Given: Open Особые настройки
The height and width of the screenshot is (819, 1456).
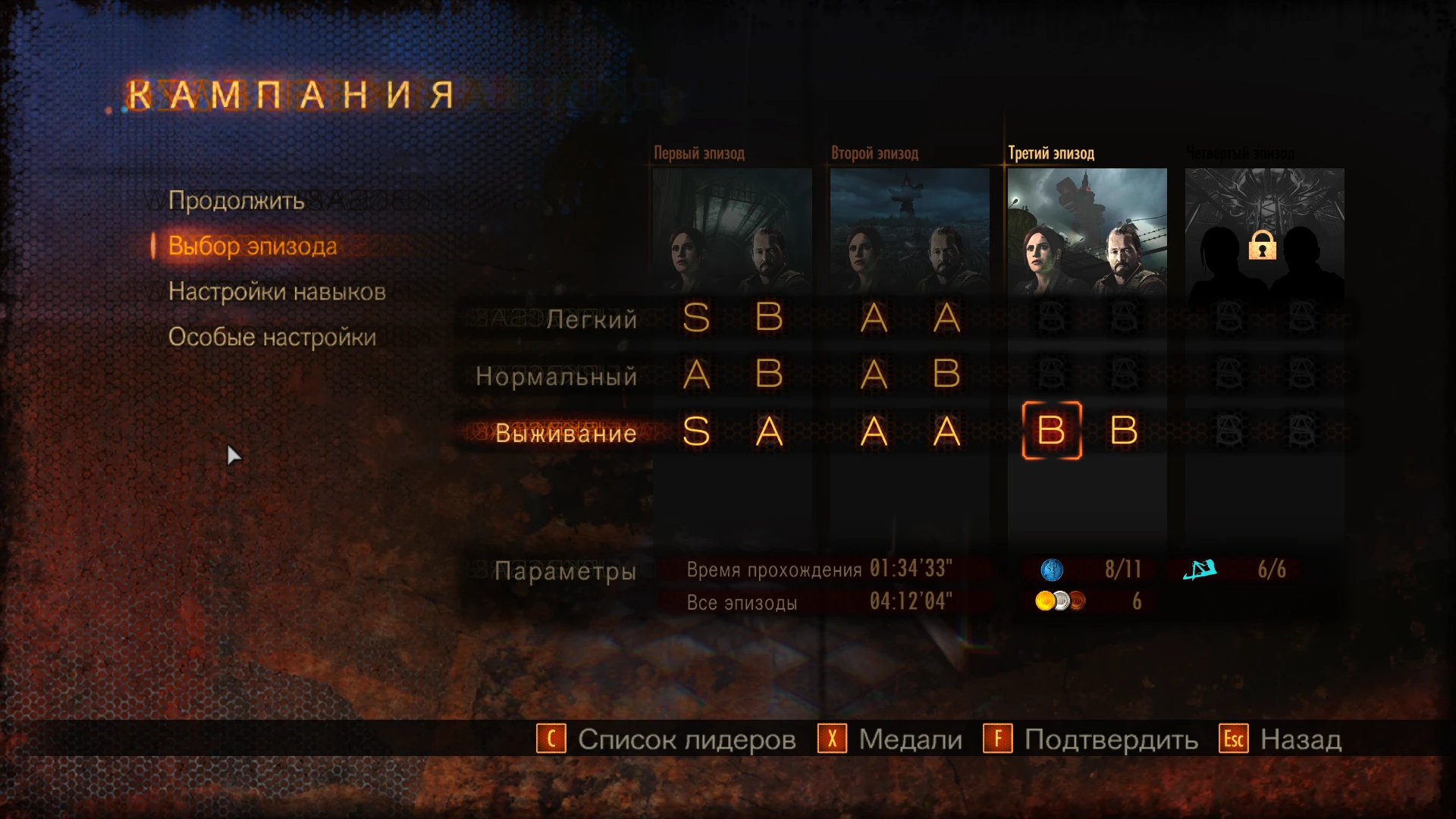Looking at the screenshot, I should [x=271, y=337].
